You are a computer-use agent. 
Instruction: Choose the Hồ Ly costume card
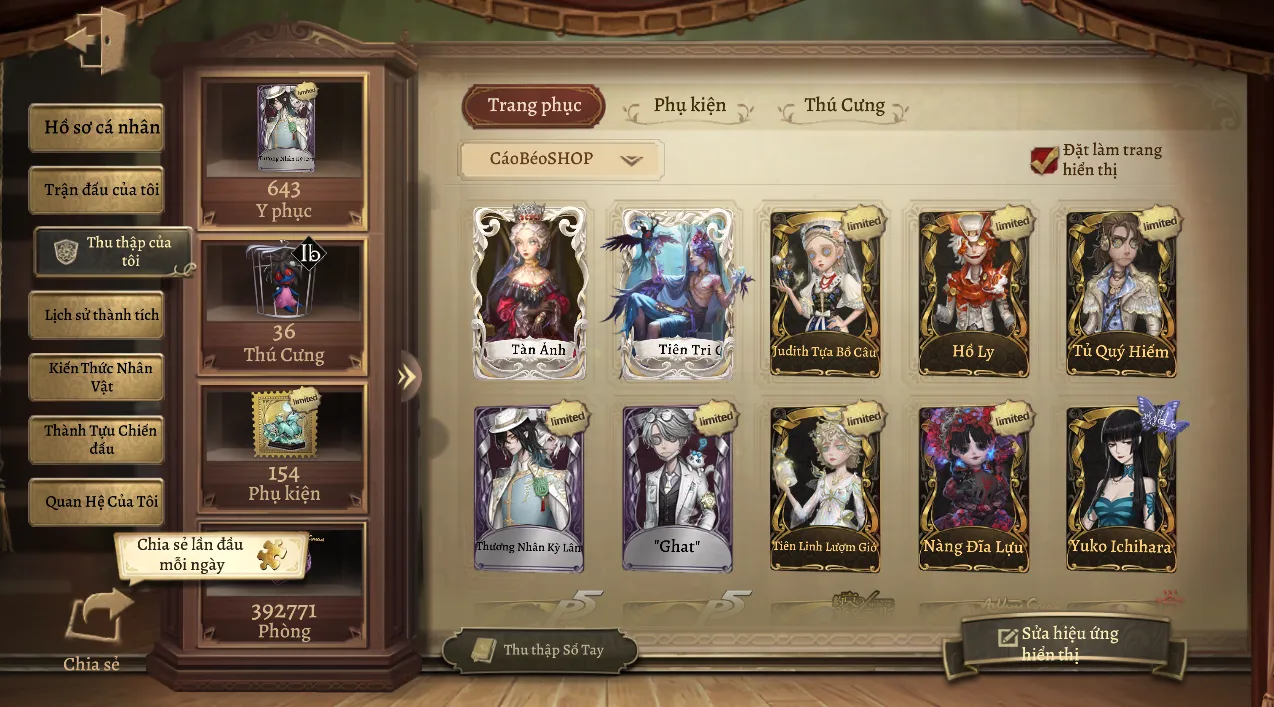[973, 292]
